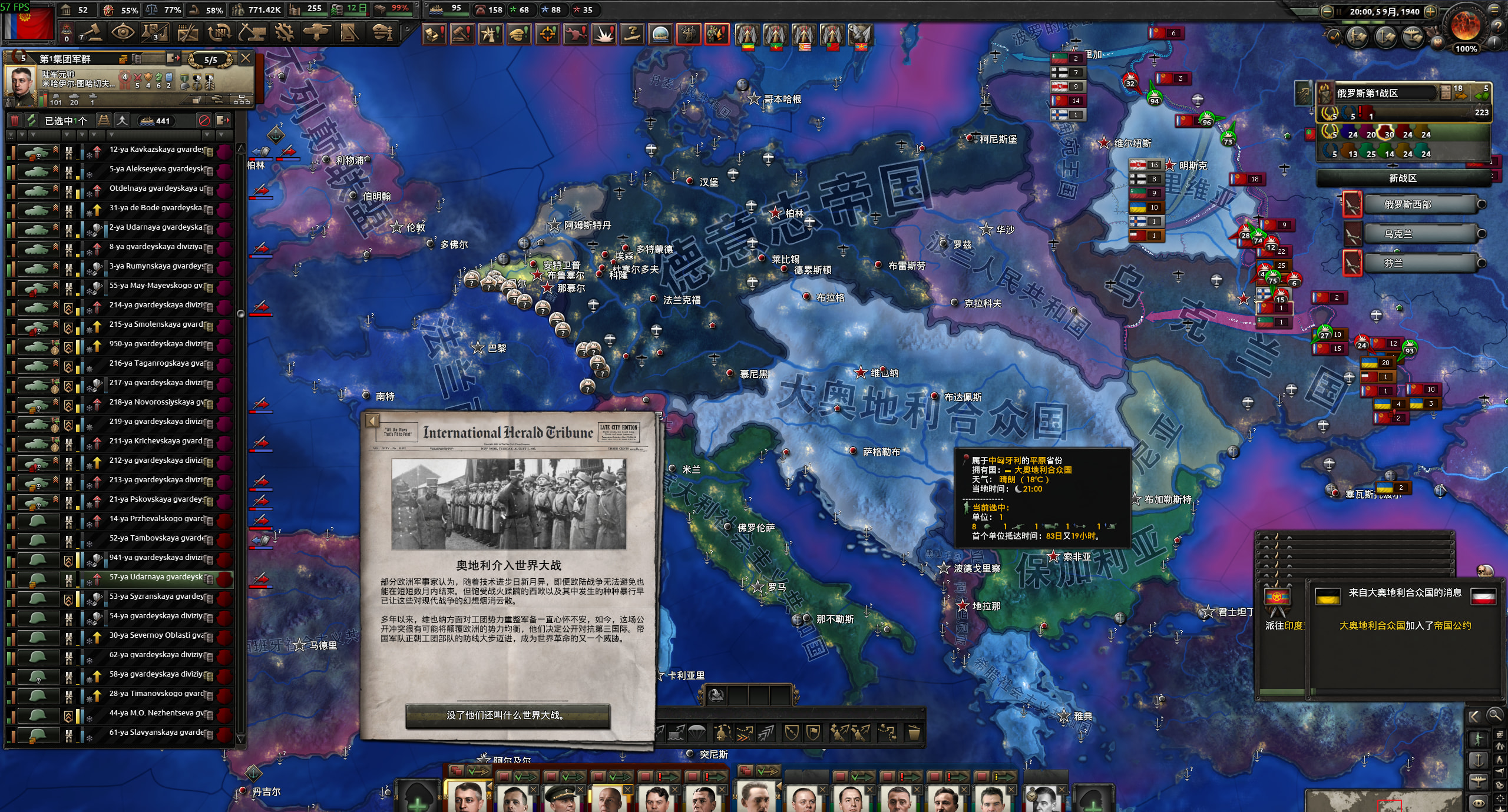Select the 57-ya Udarnaya division row

click(156, 578)
